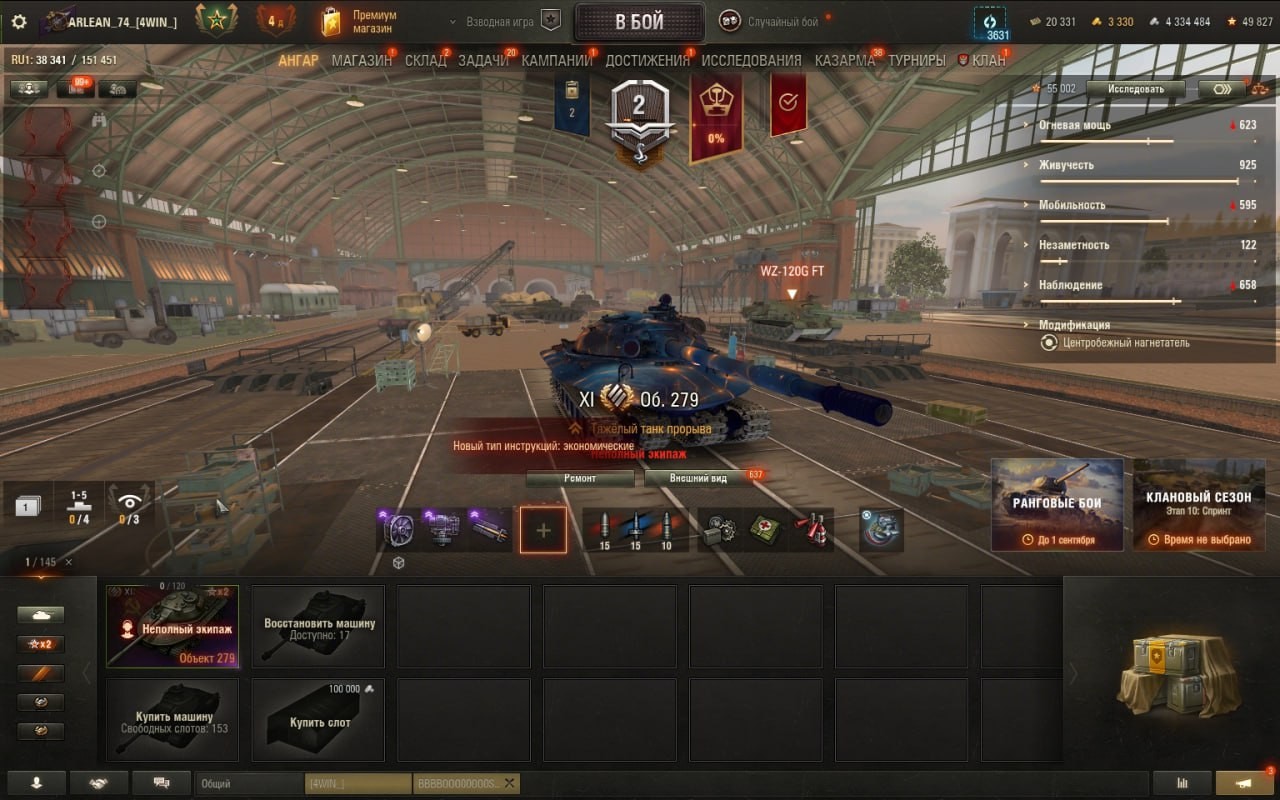Open the Премиум магазин shop
The width and height of the screenshot is (1280, 800).
(x=360, y=22)
